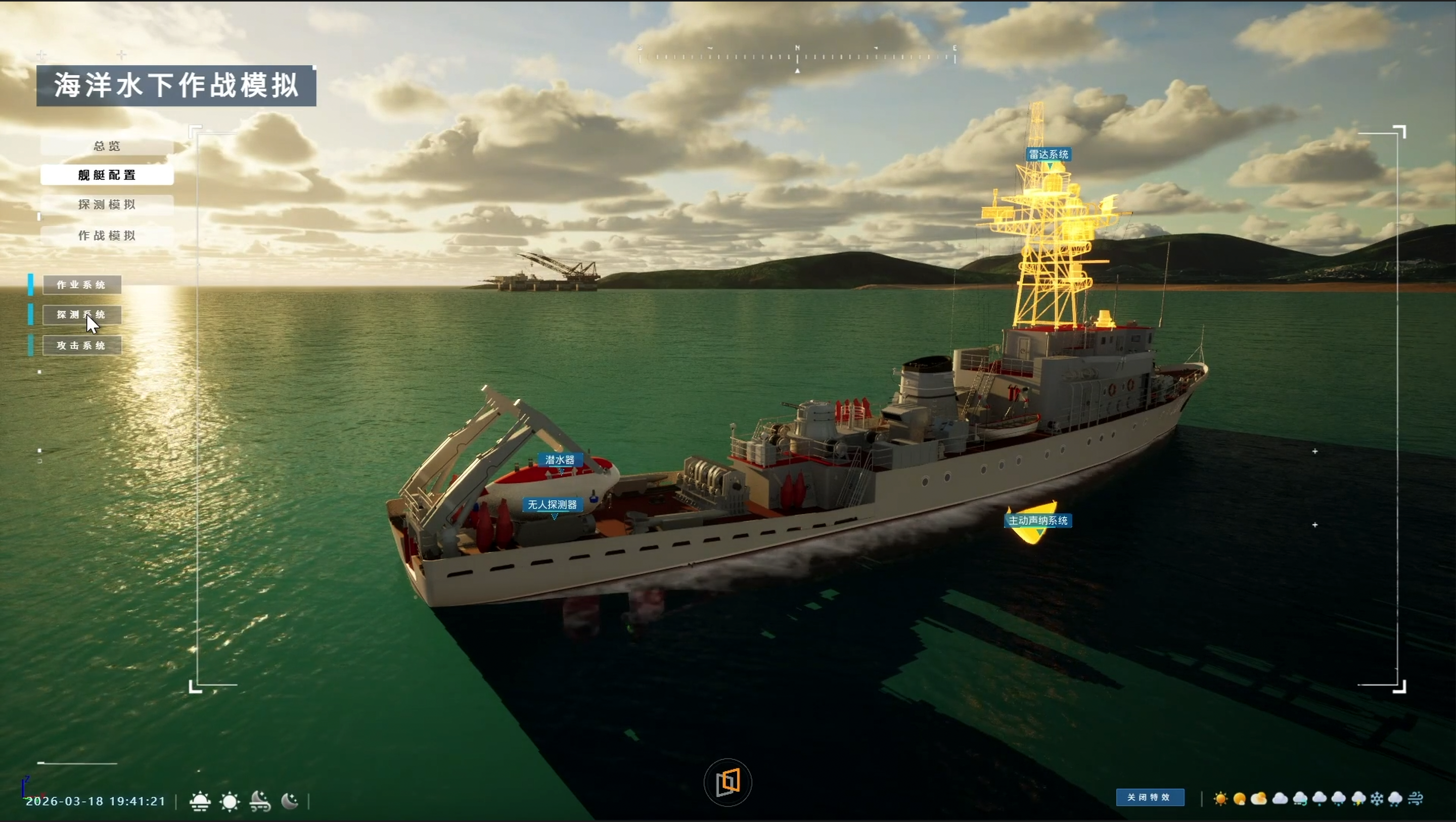Choose the white midday sun time icon
The image size is (1456, 822).
coord(230,802)
